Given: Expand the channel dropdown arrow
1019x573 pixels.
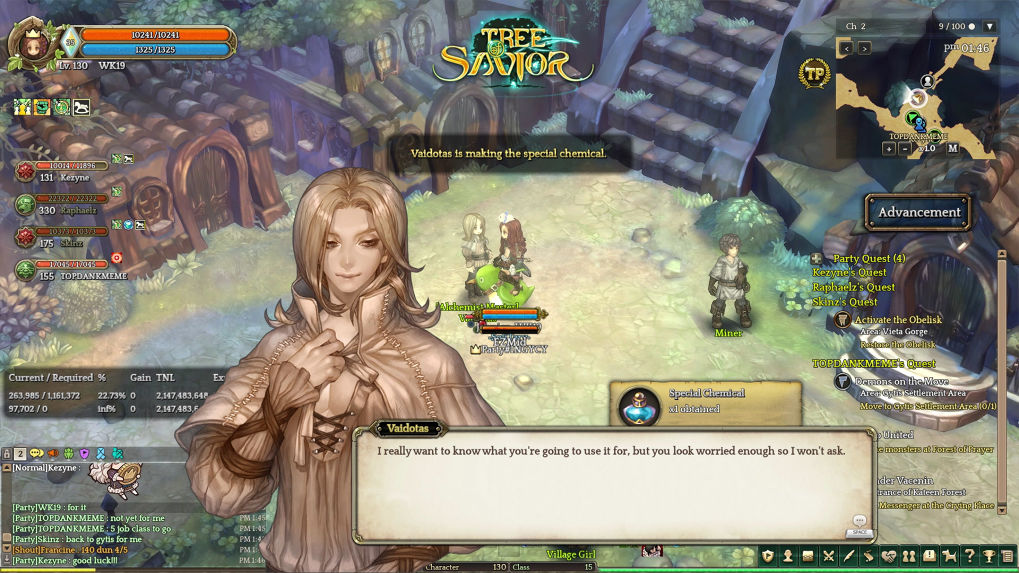Looking at the screenshot, I should [x=990, y=26].
